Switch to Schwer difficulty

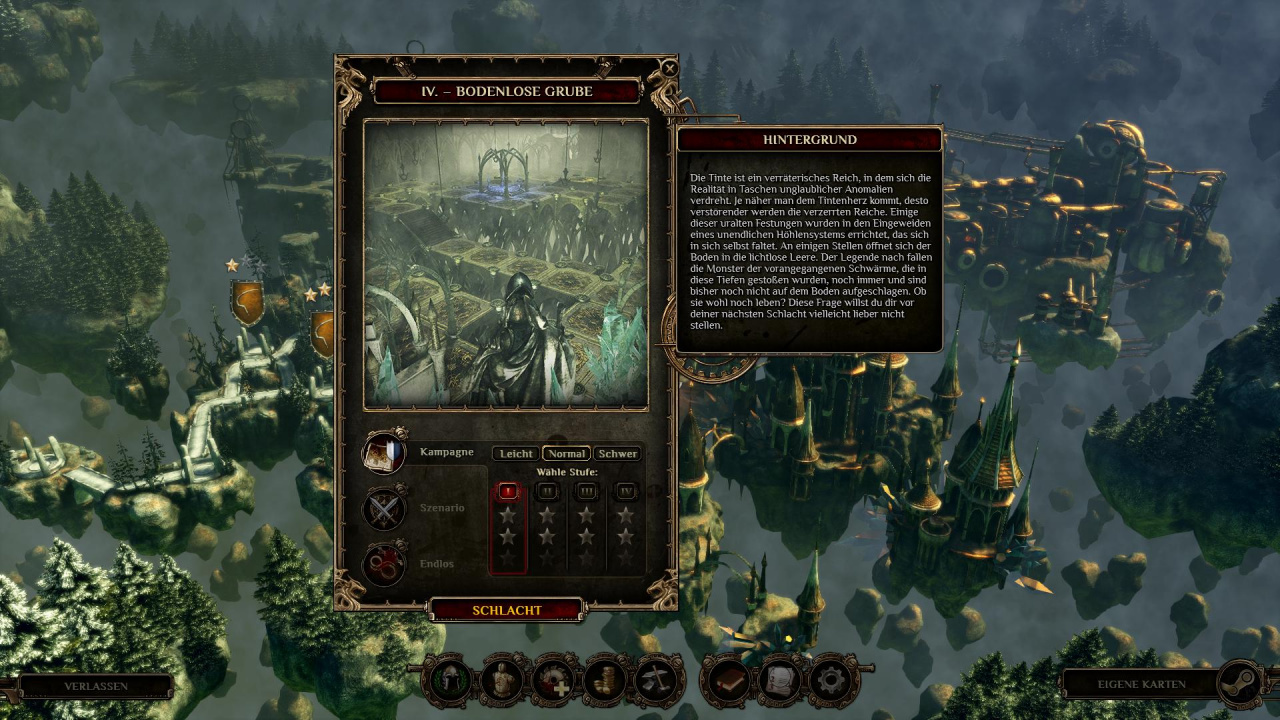[x=617, y=453]
